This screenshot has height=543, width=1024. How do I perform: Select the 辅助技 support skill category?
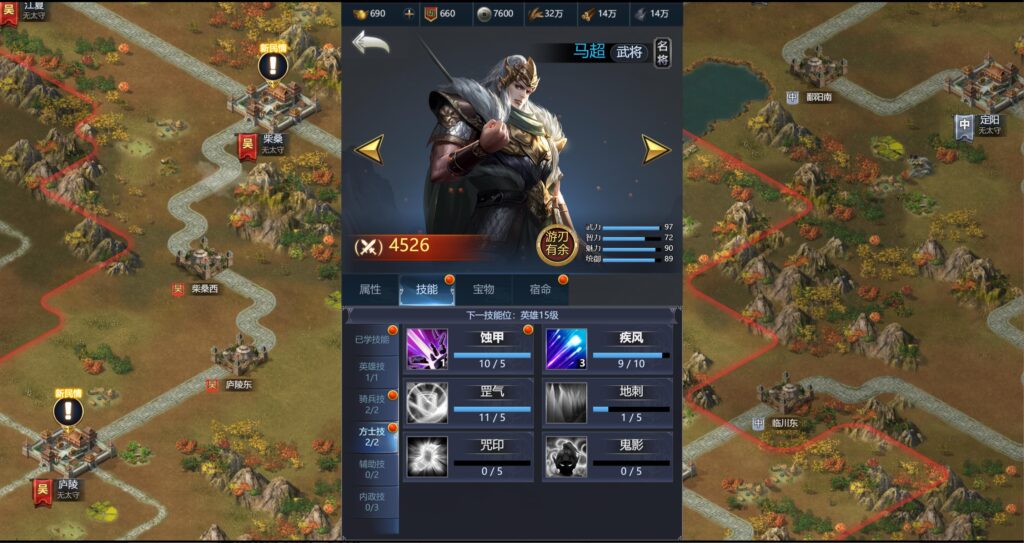370,469
